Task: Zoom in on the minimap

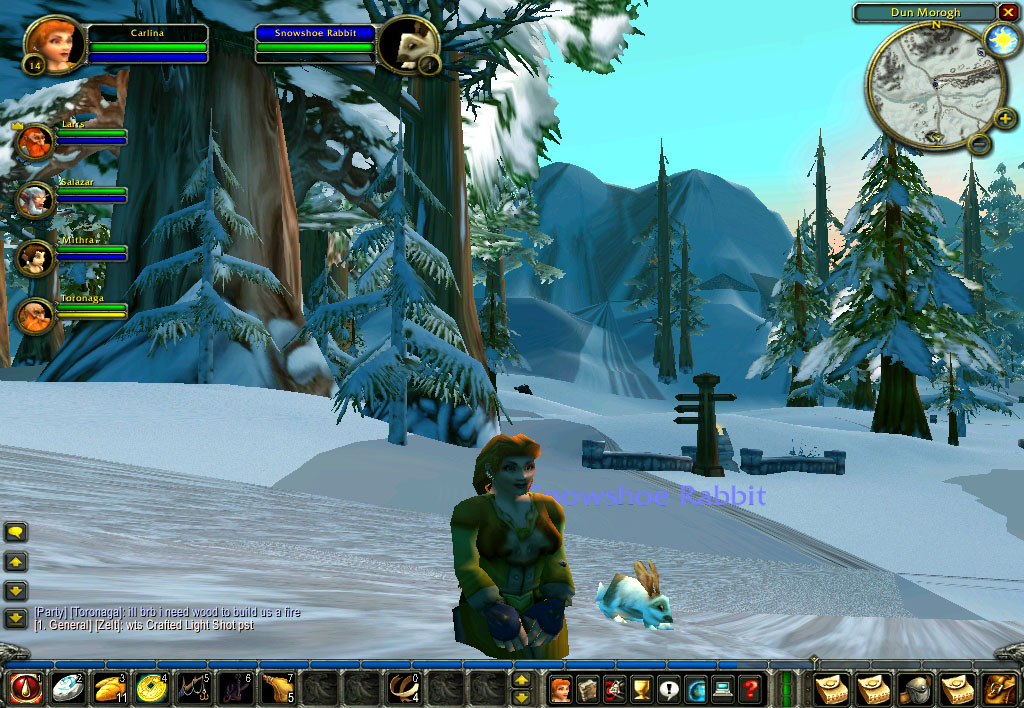Action: 1004,120
